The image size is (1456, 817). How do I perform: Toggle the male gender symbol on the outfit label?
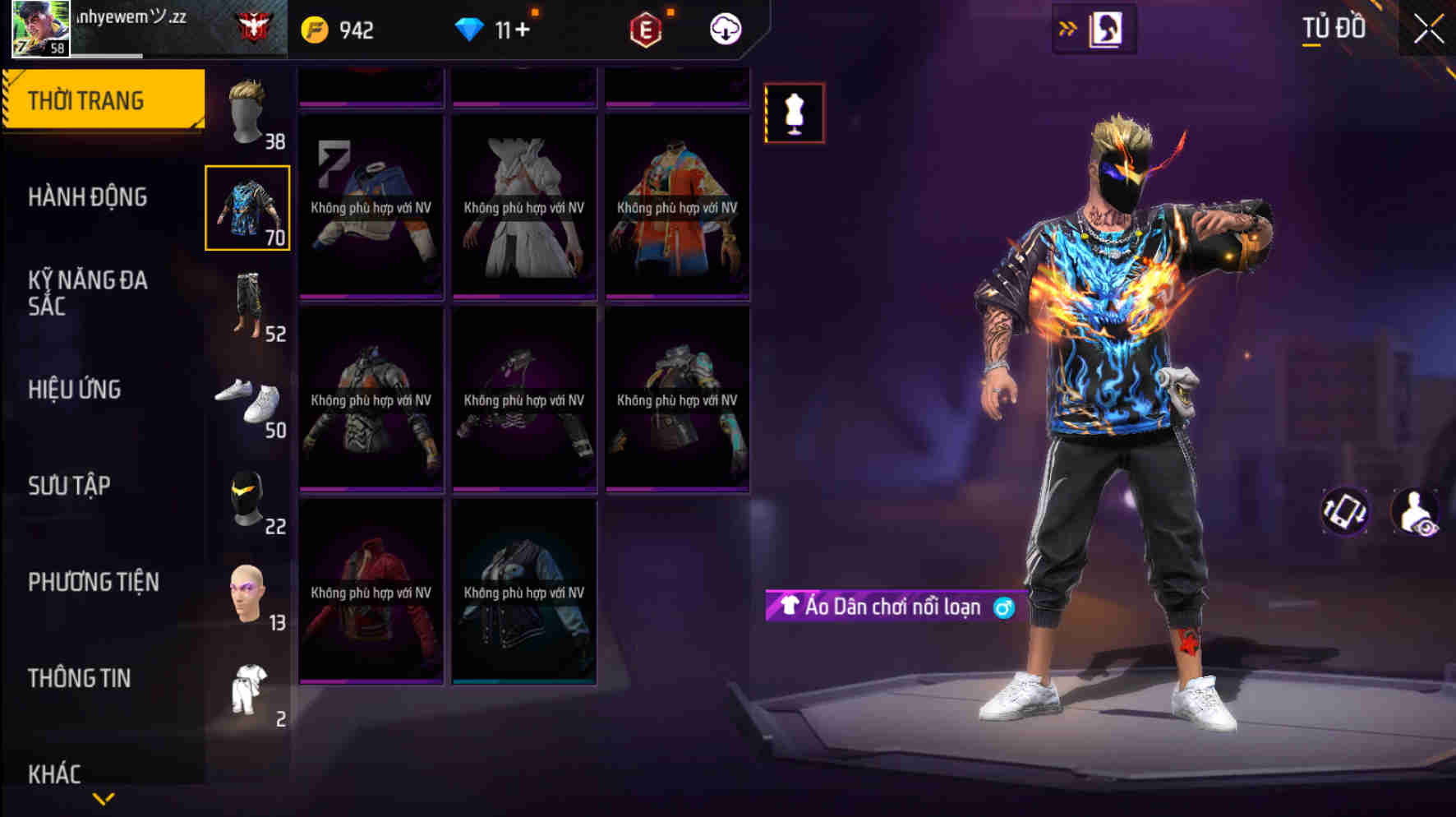tap(1006, 607)
